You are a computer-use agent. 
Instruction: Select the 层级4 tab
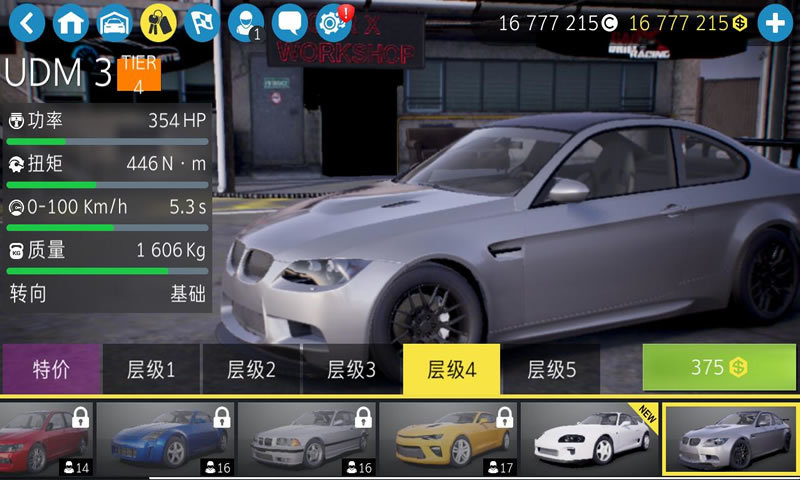(x=451, y=369)
